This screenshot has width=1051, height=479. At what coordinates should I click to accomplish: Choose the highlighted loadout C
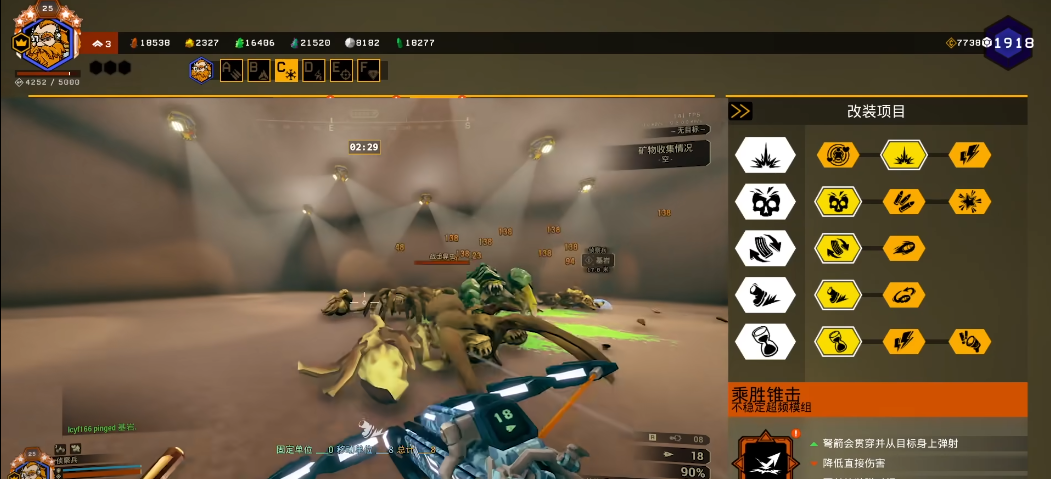287,70
